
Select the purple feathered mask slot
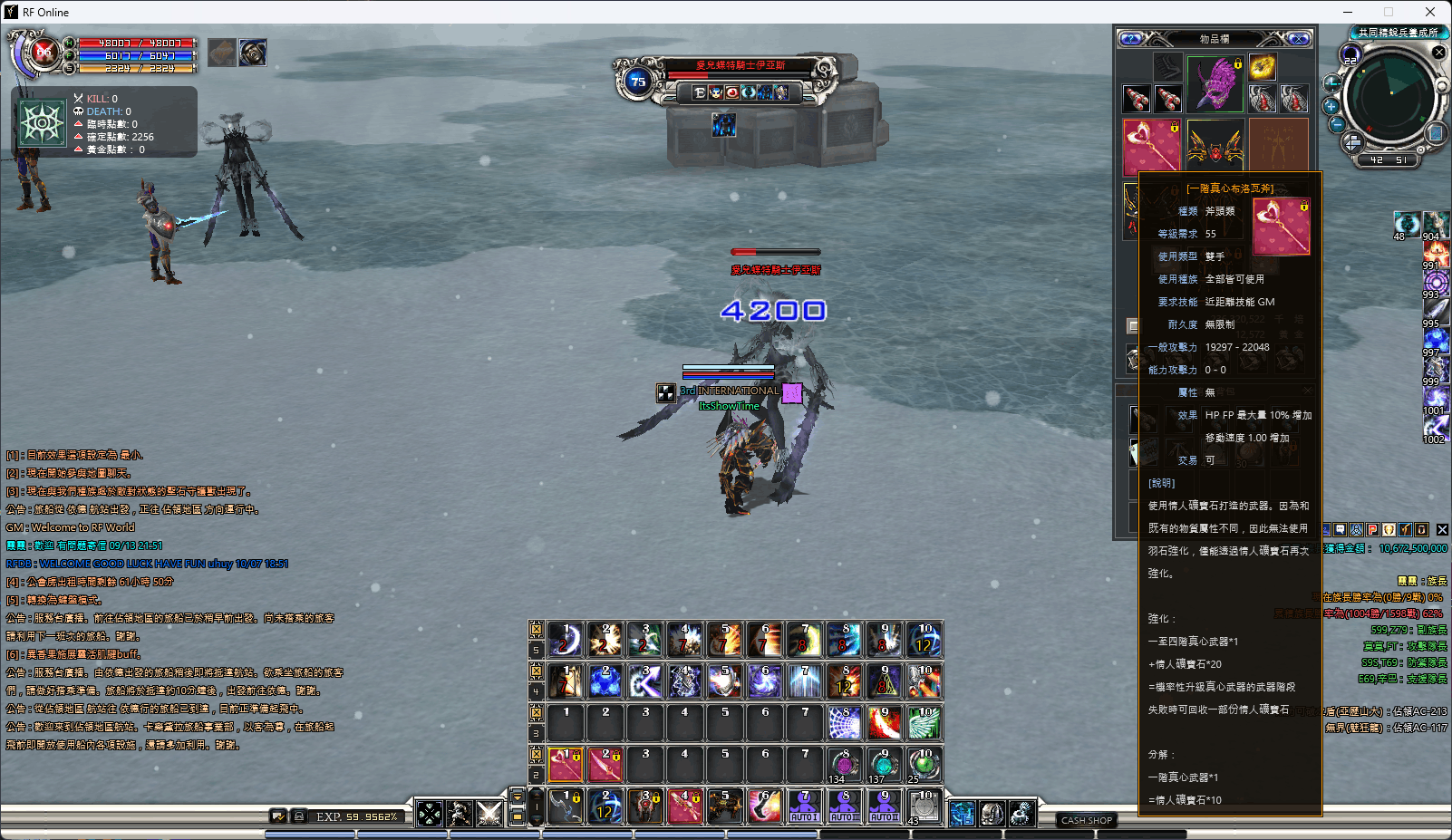pos(1215,84)
